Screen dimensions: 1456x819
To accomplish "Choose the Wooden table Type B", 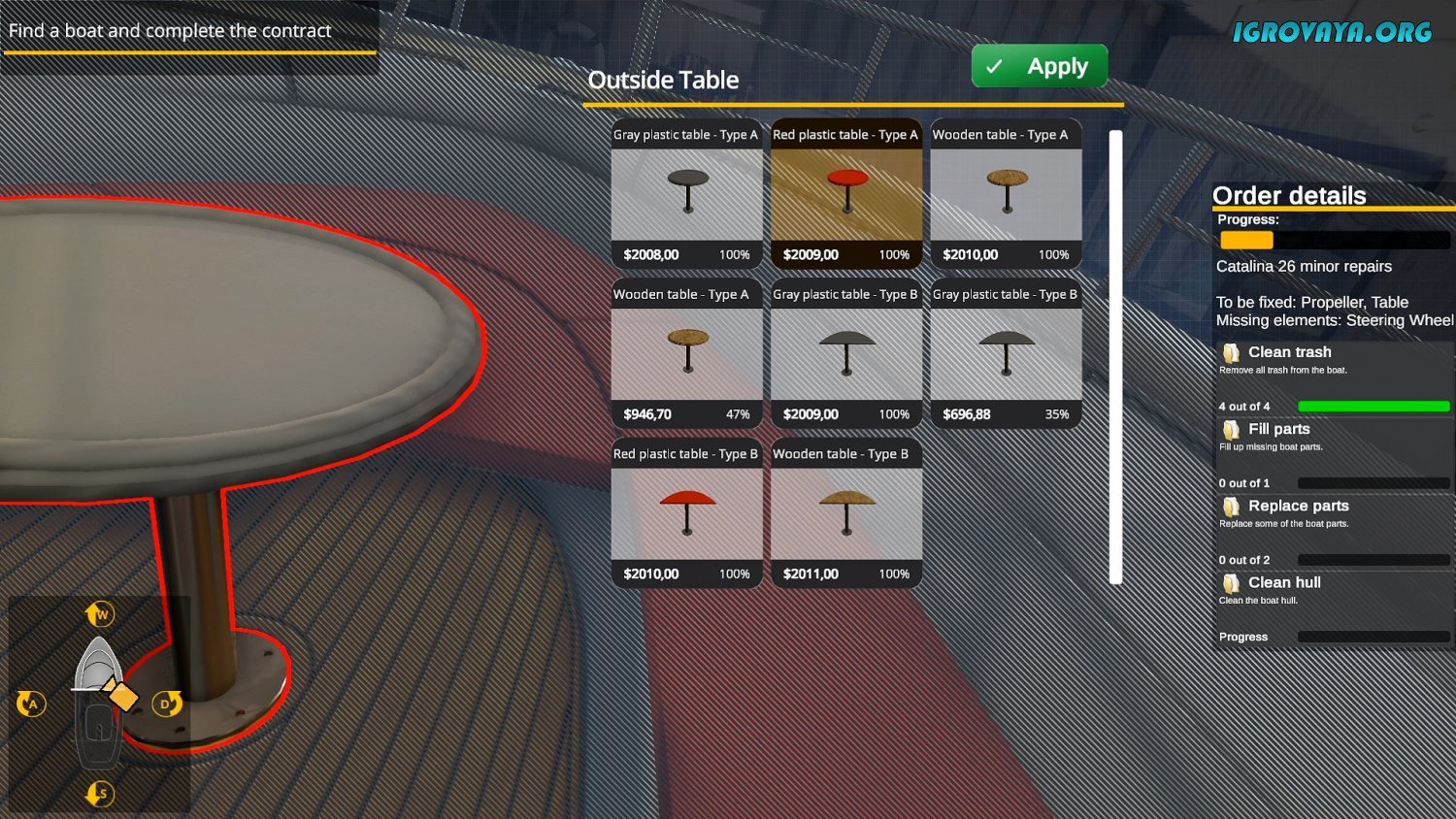I will point(846,513).
